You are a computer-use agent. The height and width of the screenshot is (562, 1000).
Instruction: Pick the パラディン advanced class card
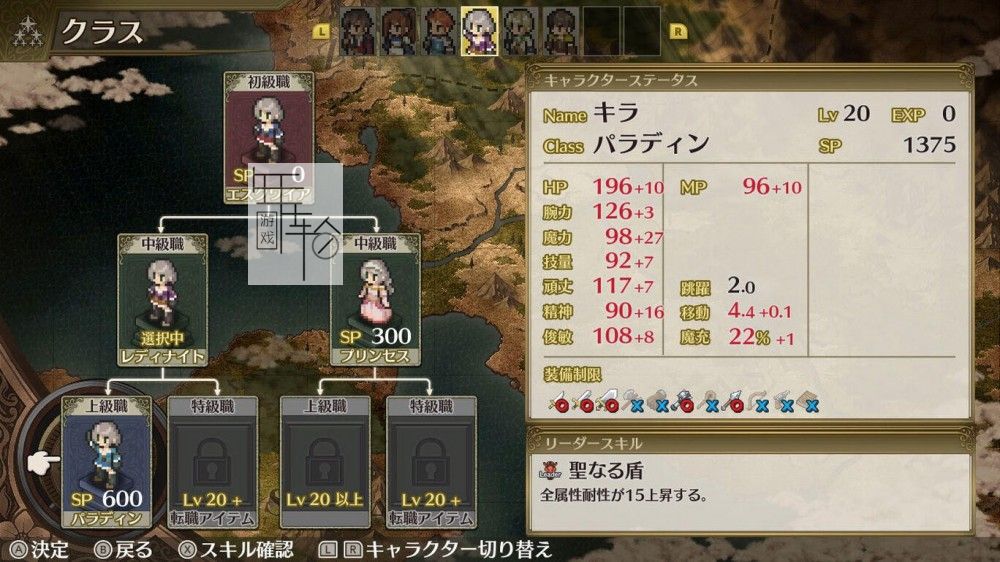[x=107, y=461]
